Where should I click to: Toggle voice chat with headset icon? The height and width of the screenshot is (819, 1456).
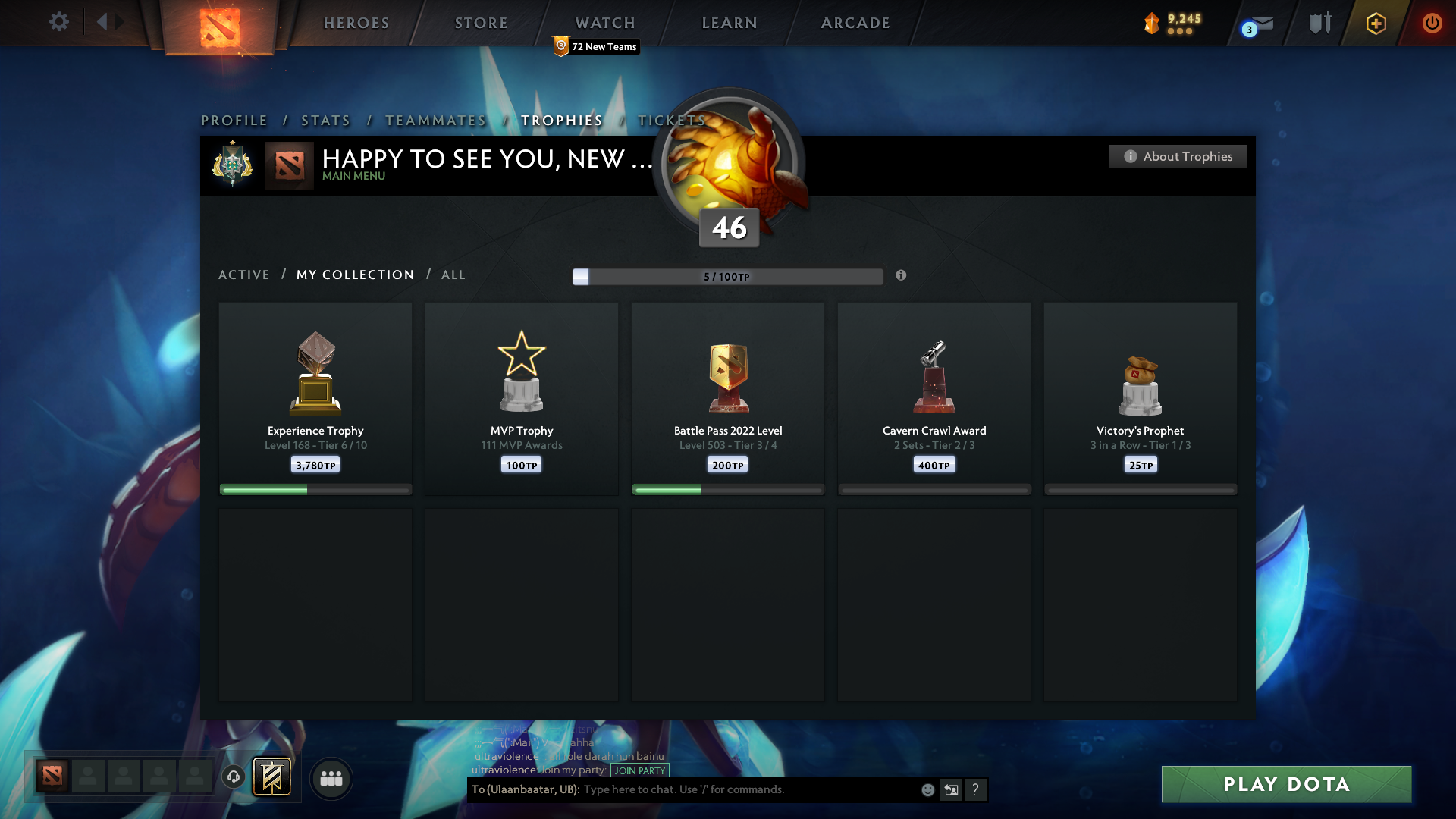click(x=234, y=777)
